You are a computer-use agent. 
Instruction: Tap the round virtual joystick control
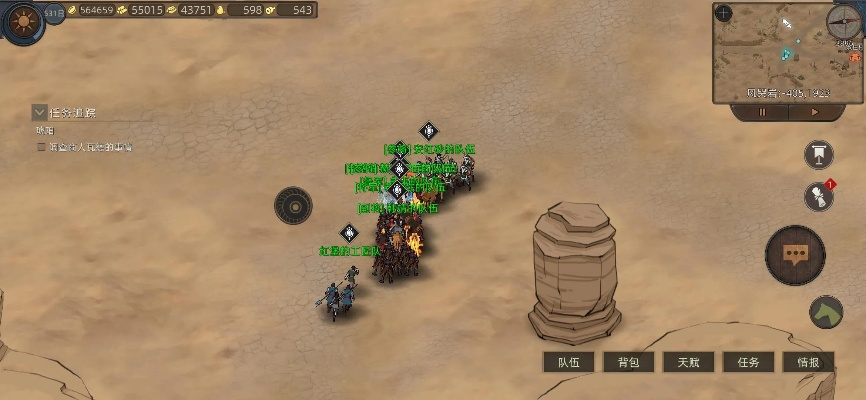pyautogui.click(x=293, y=206)
